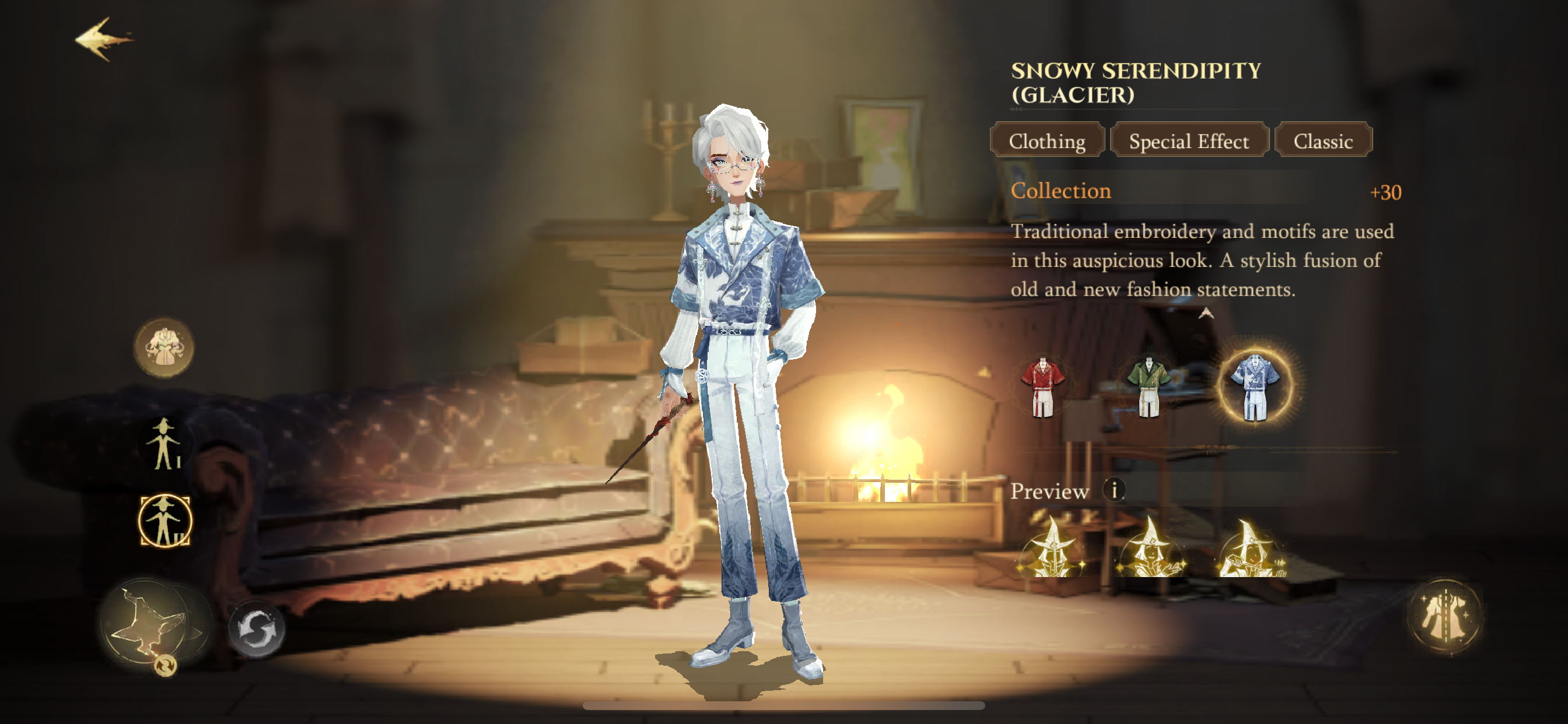This screenshot has height=724, width=1568.
Task: Select the Clothing tag
Action: 1047,140
